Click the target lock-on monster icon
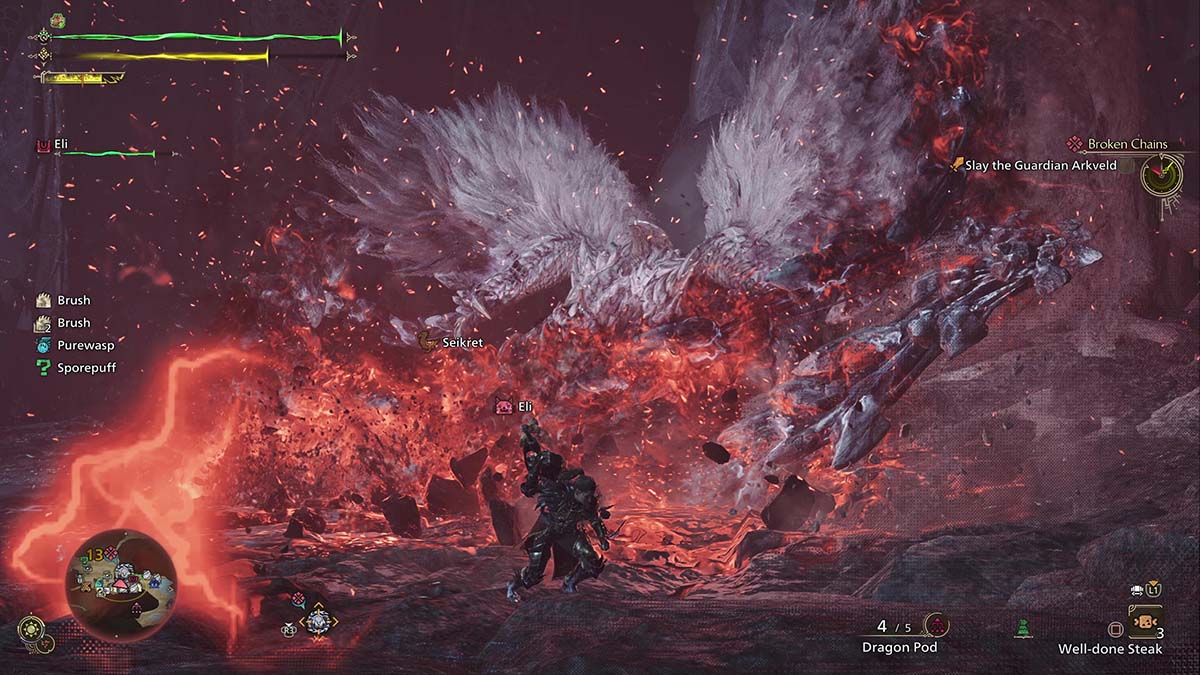Viewport: 1200px width, 675px height. pos(319,621)
